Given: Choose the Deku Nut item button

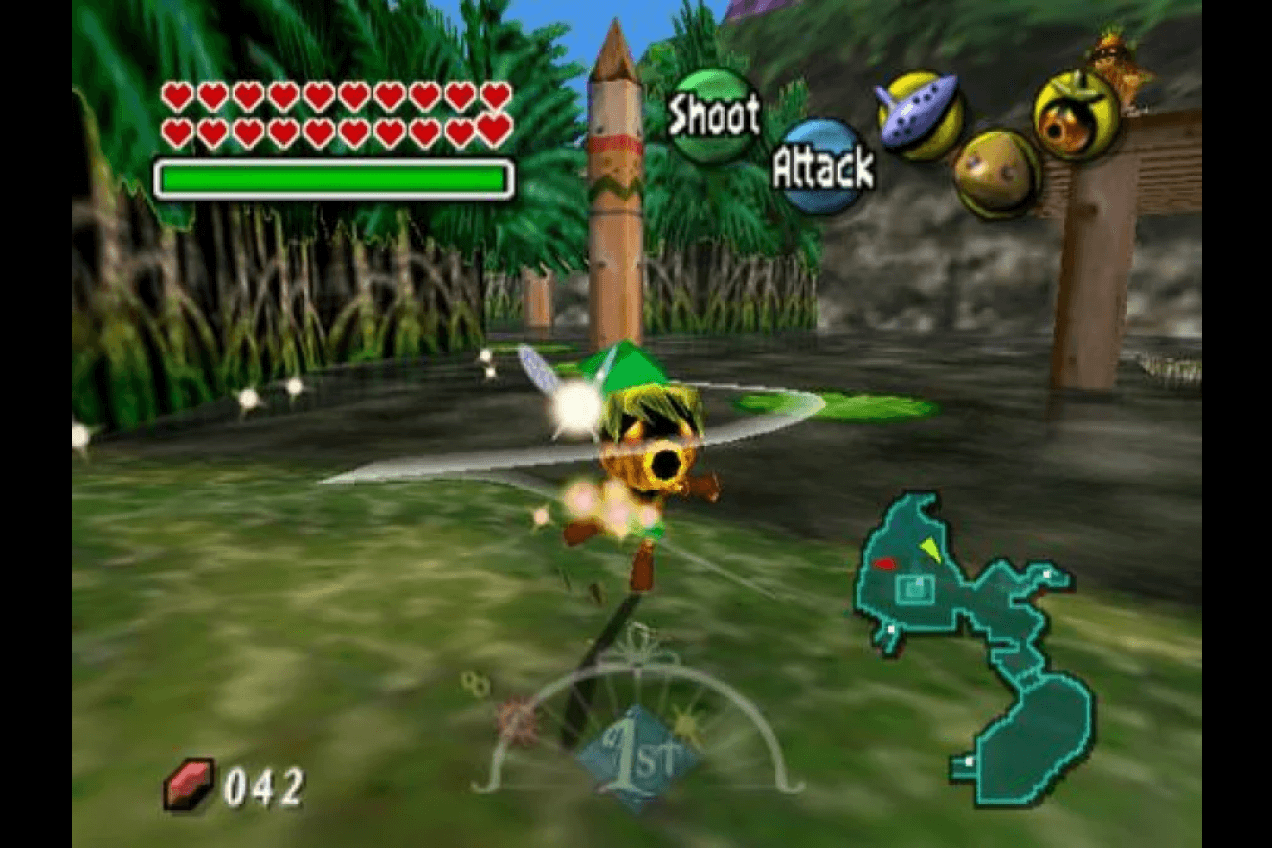Looking at the screenshot, I should [x=996, y=174].
